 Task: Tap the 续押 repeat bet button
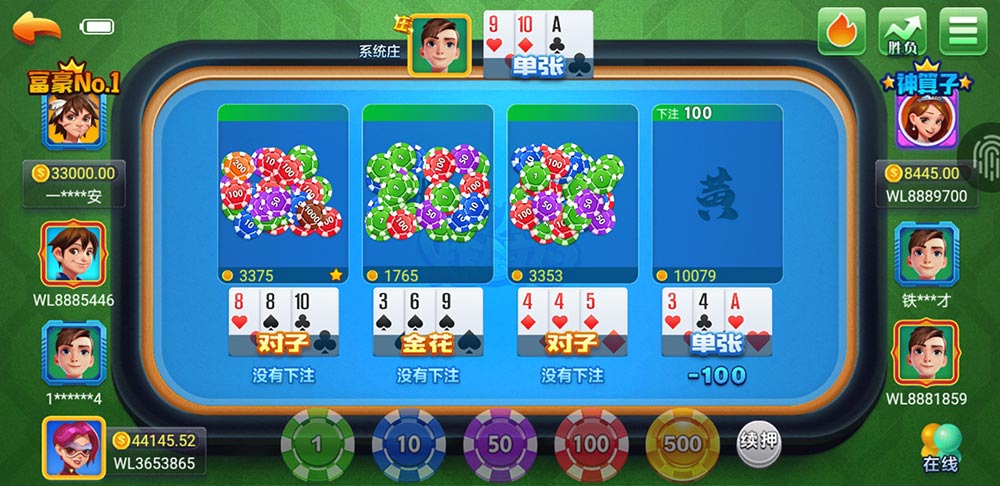759,440
